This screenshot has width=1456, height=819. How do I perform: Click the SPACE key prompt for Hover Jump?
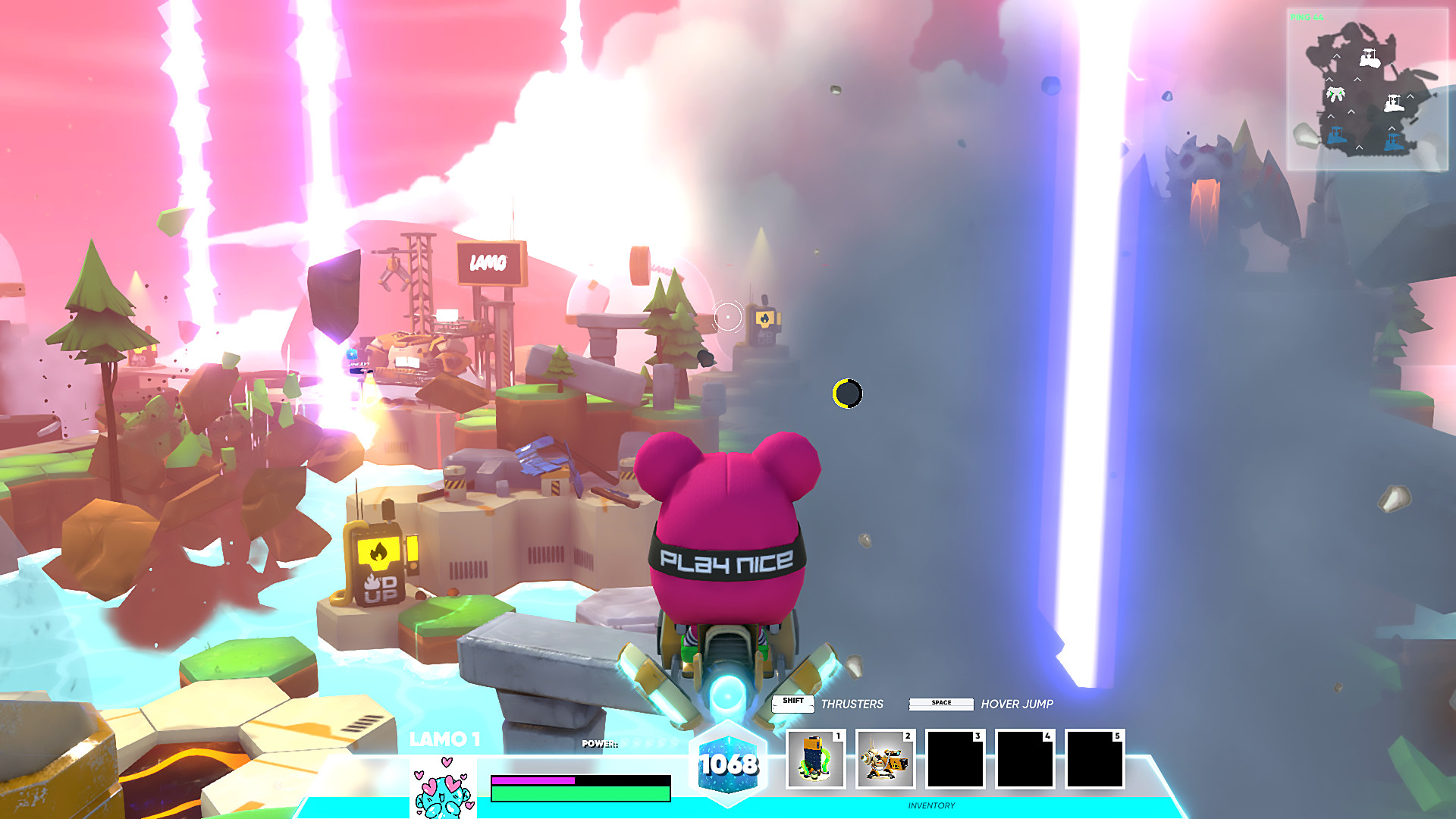pos(940,703)
